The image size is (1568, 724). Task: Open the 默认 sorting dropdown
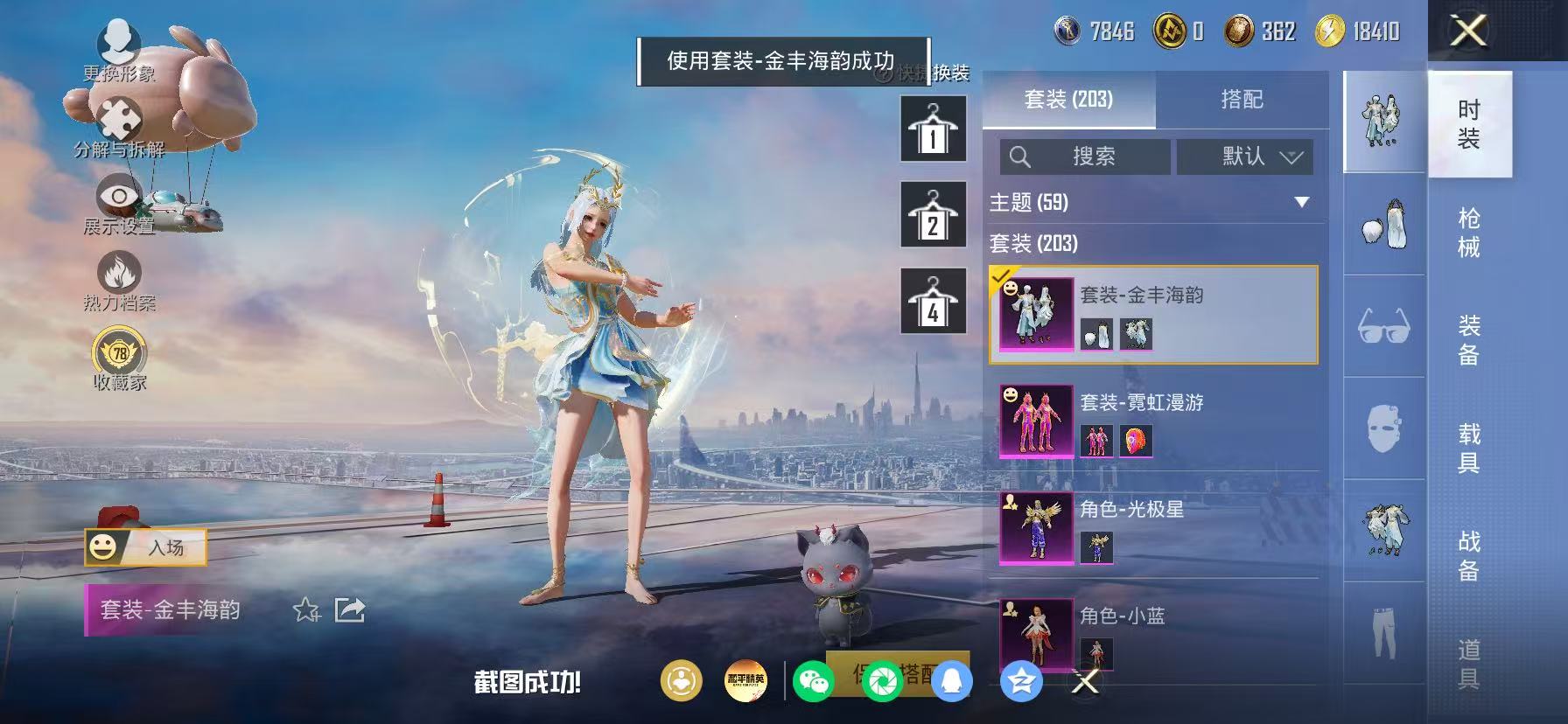pyautogui.click(x=1246, y=157)
